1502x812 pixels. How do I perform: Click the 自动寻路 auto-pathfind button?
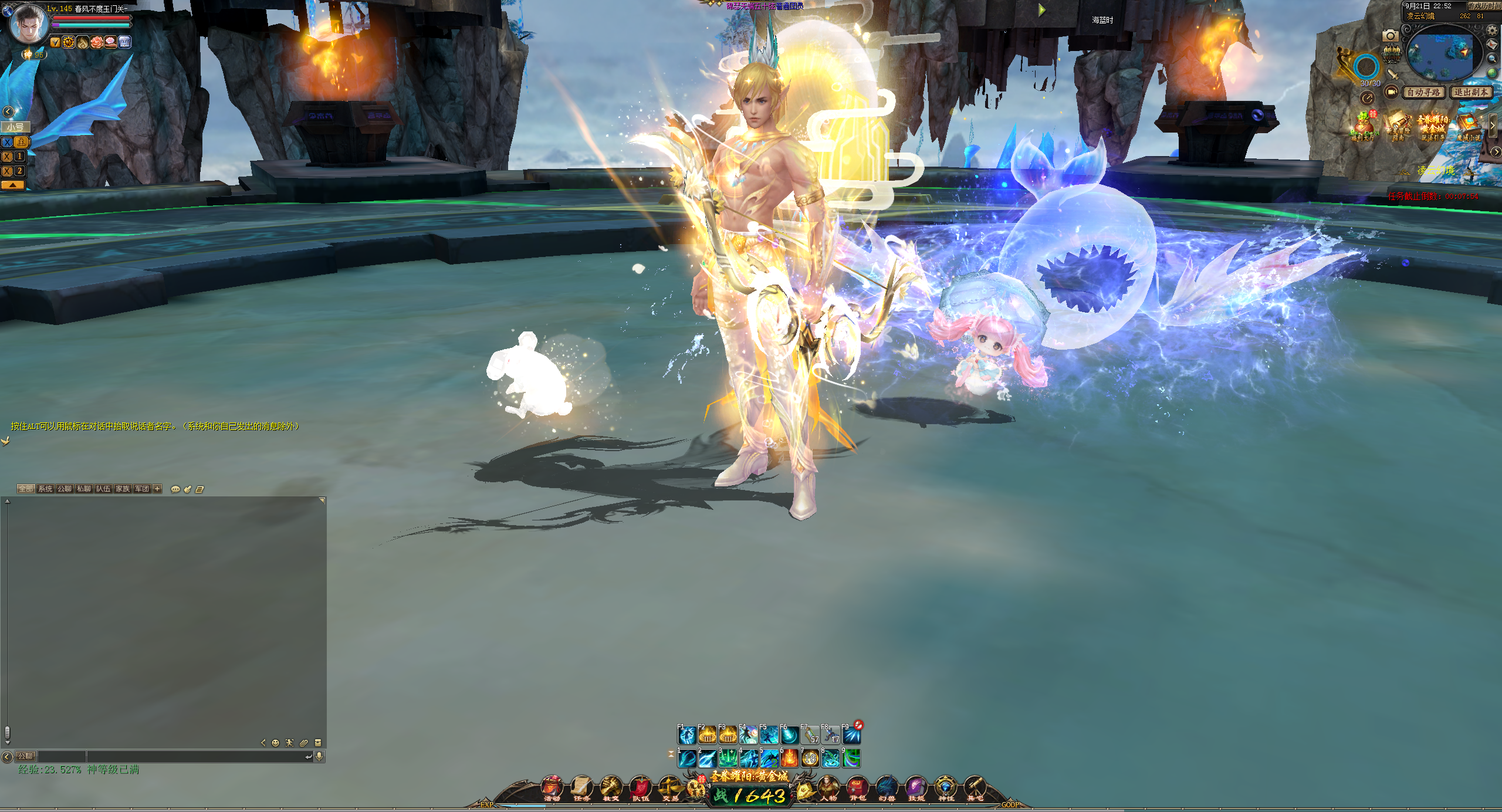[x=1424, y=93]
